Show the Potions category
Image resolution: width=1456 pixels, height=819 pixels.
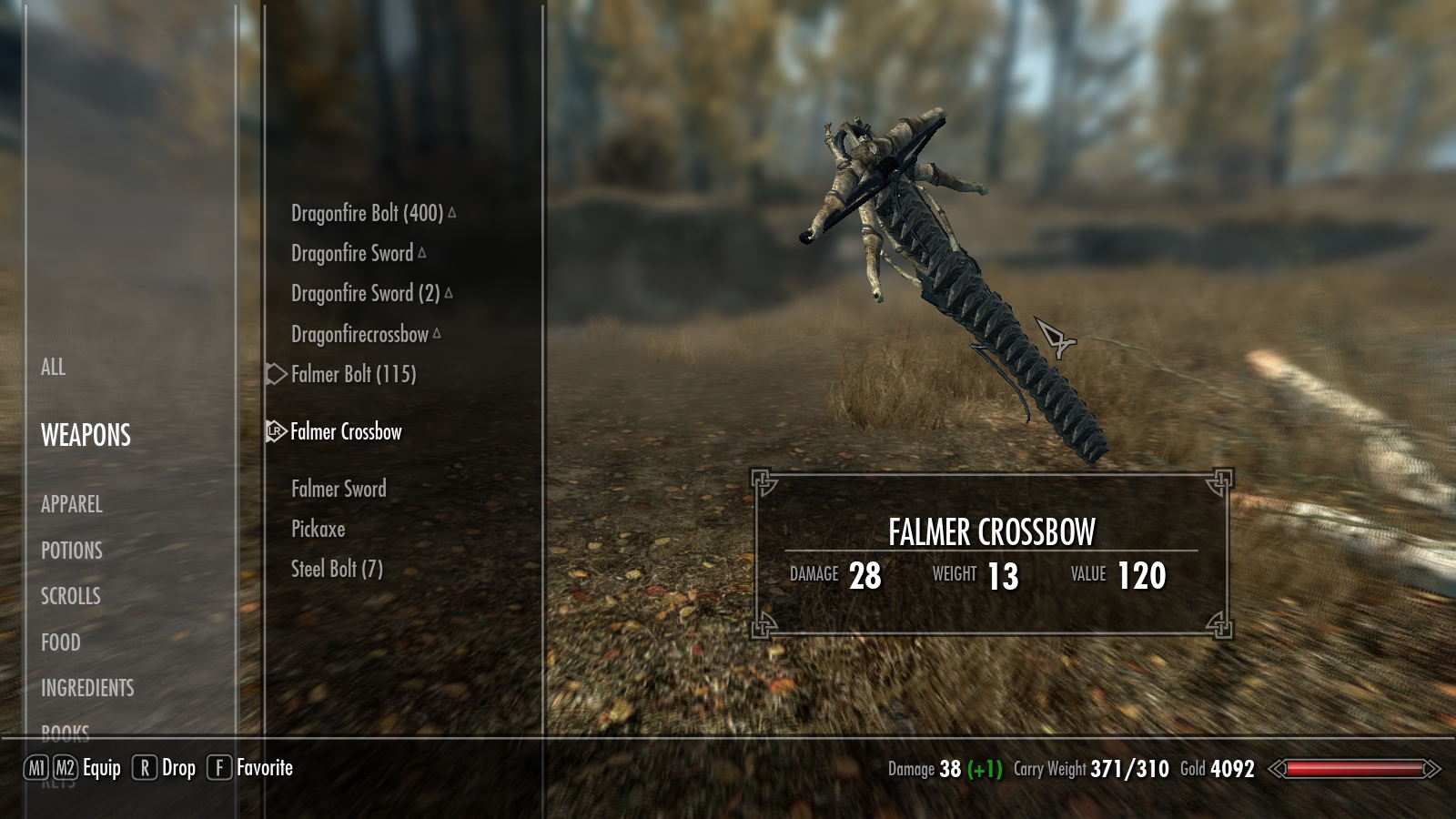71,551
